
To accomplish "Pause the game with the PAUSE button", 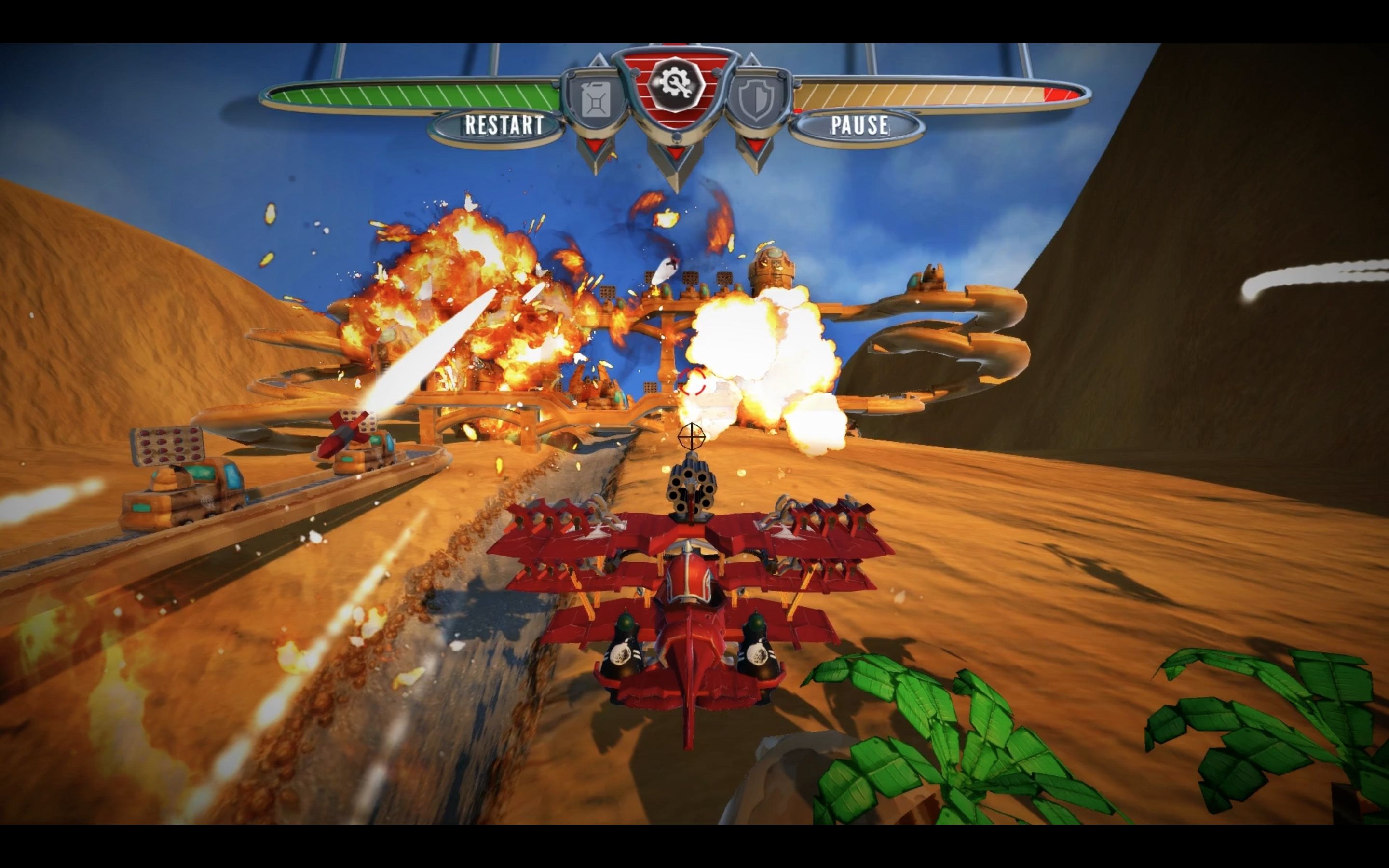I will (859, 125).
